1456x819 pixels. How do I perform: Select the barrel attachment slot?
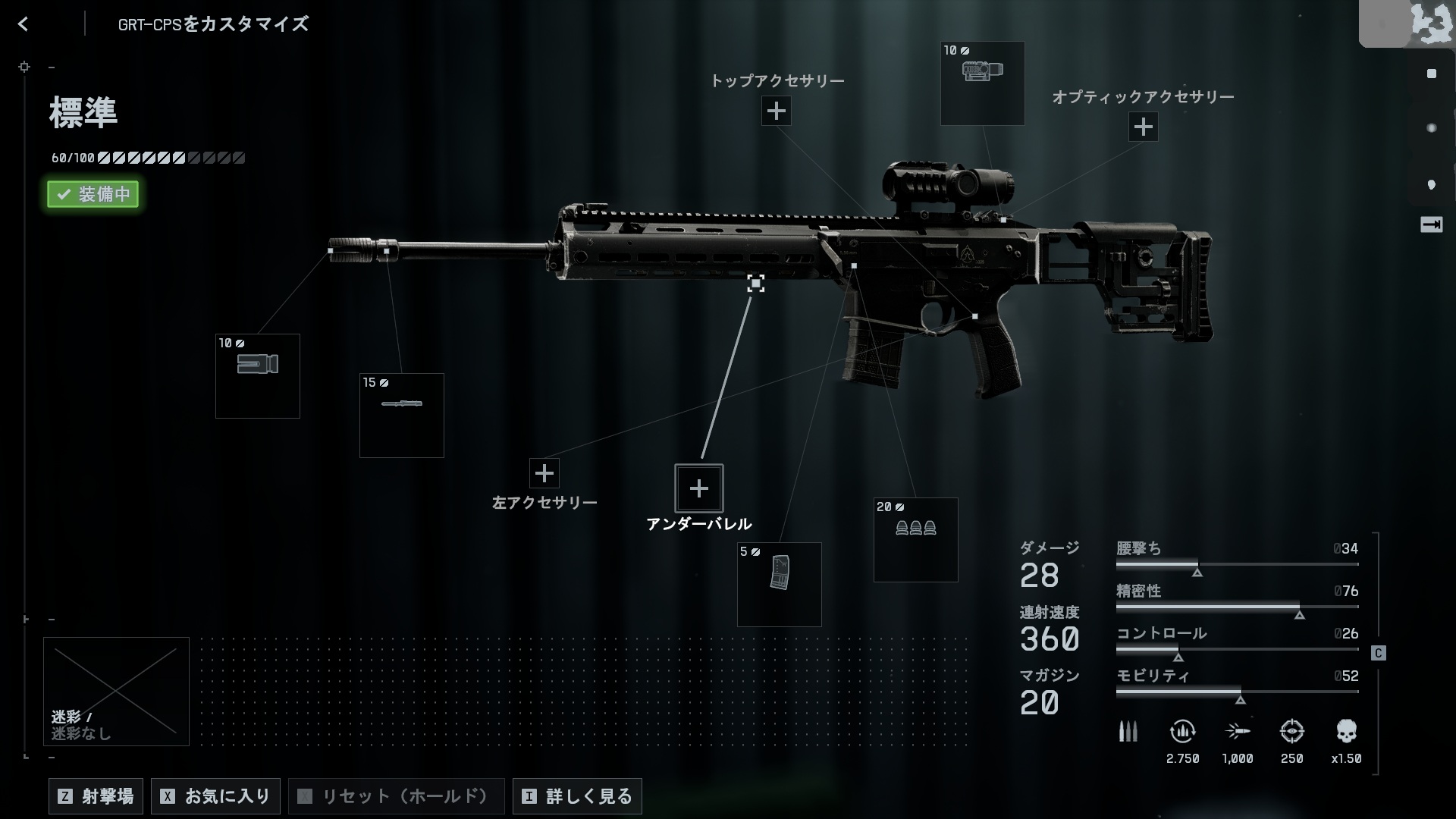pos(402,416)
